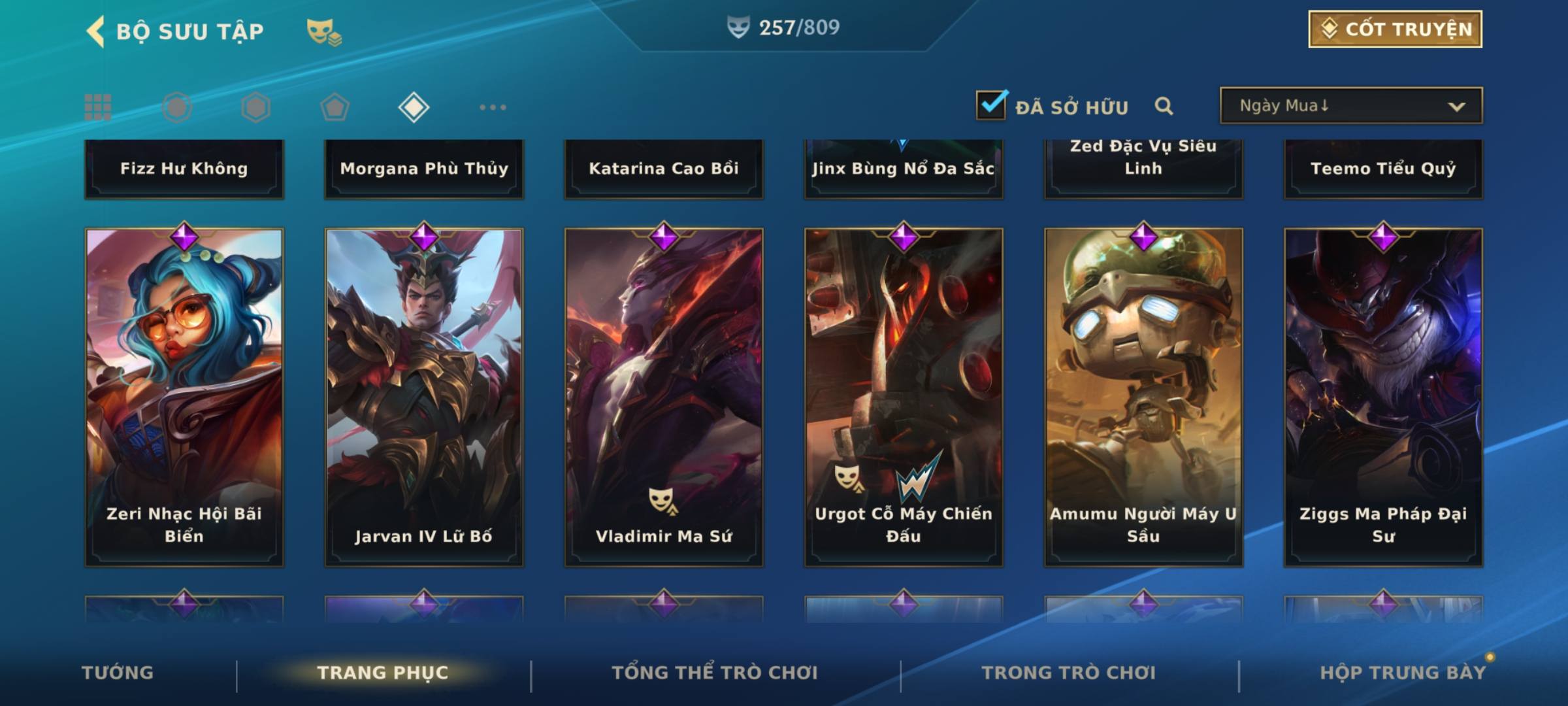
Task: Choose the diamond rarity filter icon
Action: pyautogui.click(x=414, y=107)
